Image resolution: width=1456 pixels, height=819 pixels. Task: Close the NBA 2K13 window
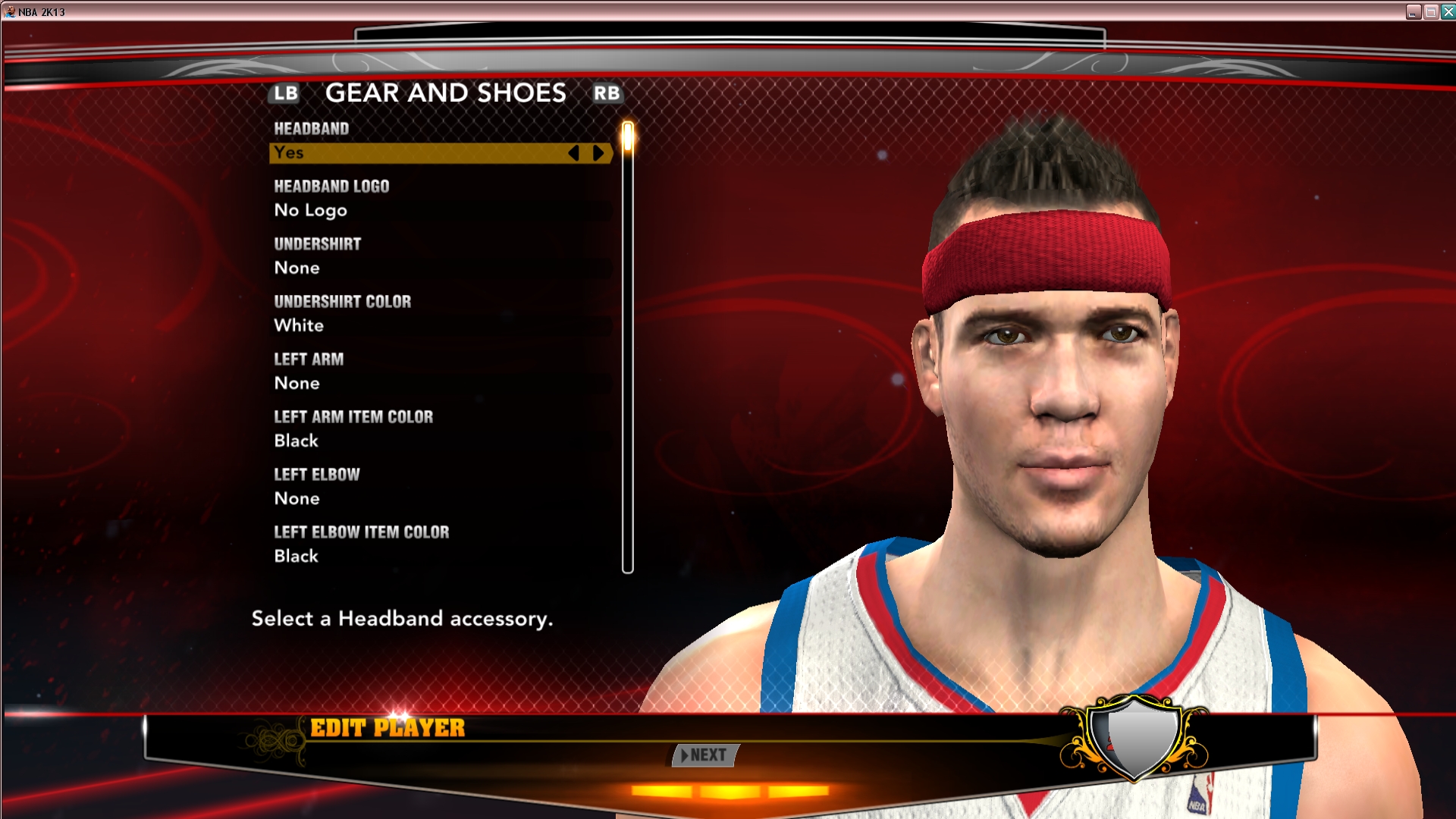[x=1448, y=11]
